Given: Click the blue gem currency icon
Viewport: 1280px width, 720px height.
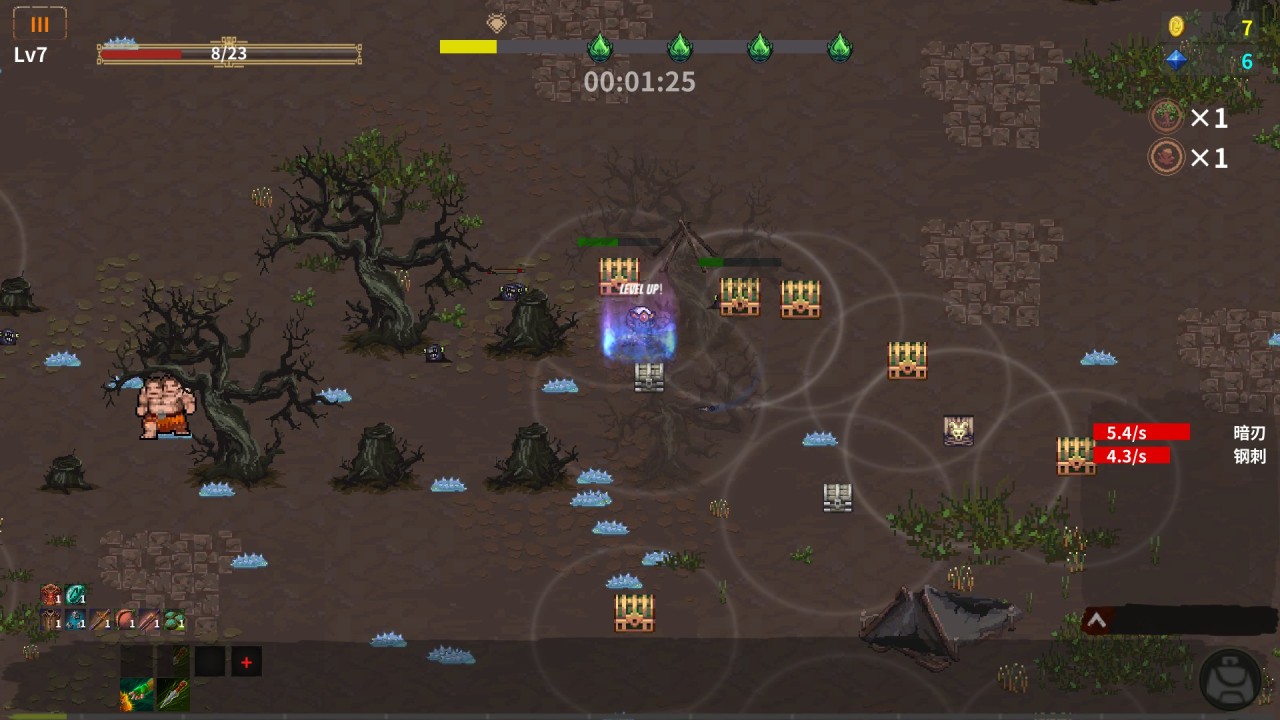Looking at the screenshot, I should 1176,60.
